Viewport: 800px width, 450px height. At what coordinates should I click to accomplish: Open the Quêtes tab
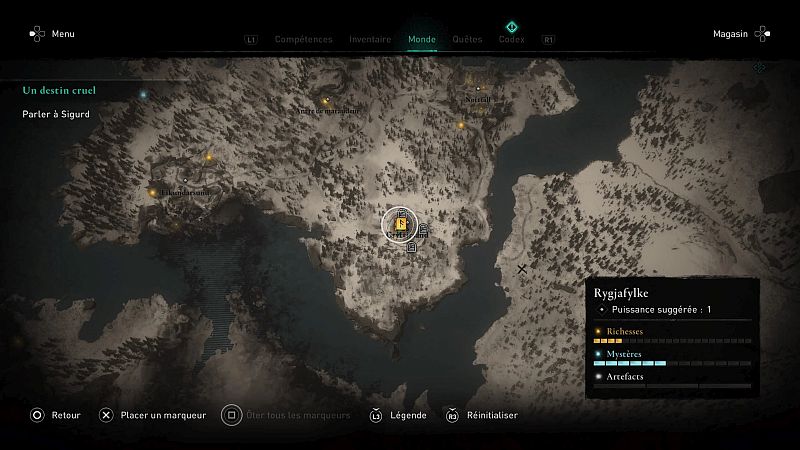pos(467,40)
